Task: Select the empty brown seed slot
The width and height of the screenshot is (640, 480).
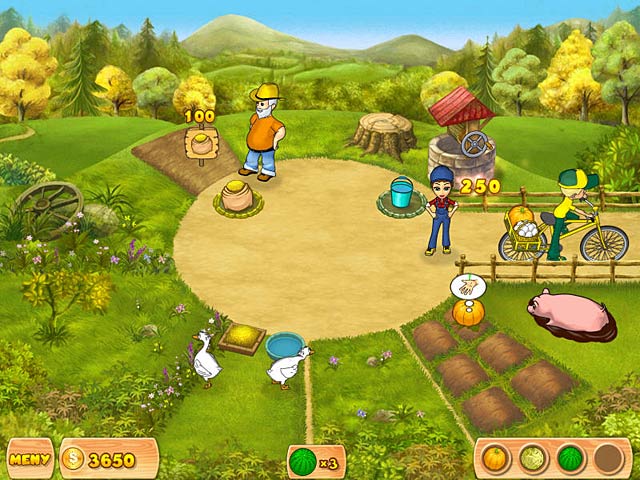Action: [x=608, y=458]
